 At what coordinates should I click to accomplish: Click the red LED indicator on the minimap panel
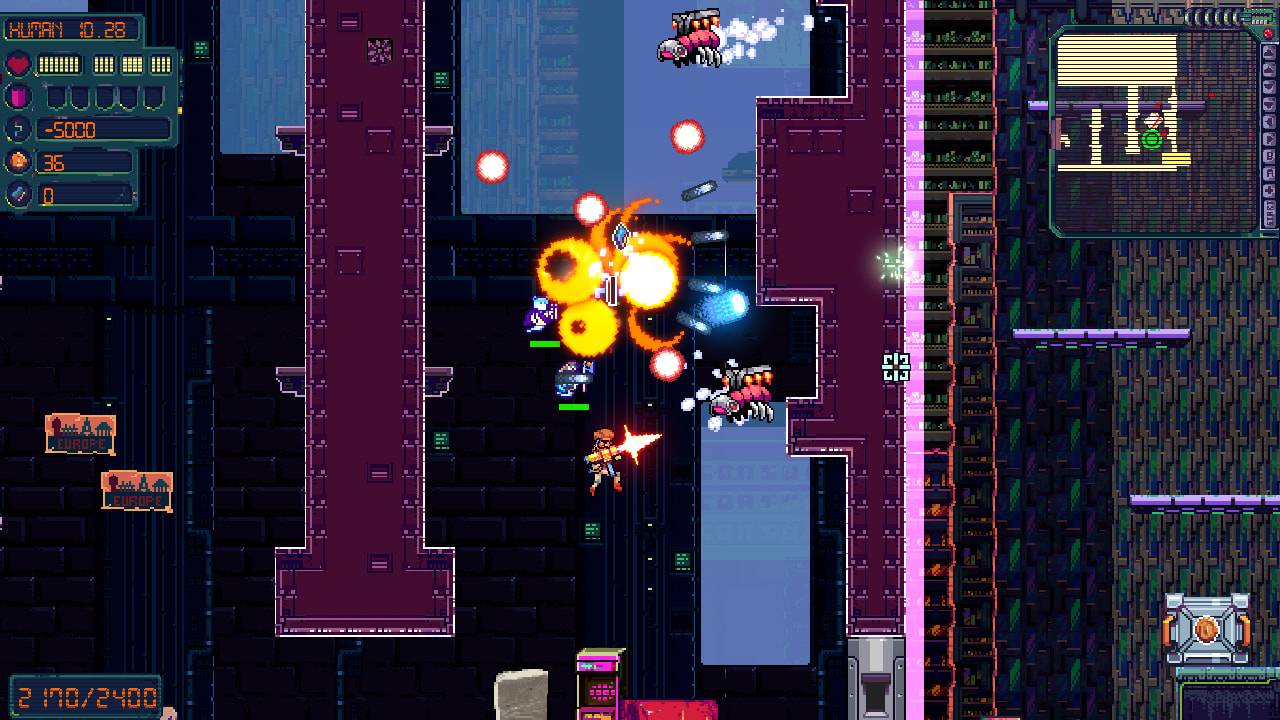click(1268, 34)
